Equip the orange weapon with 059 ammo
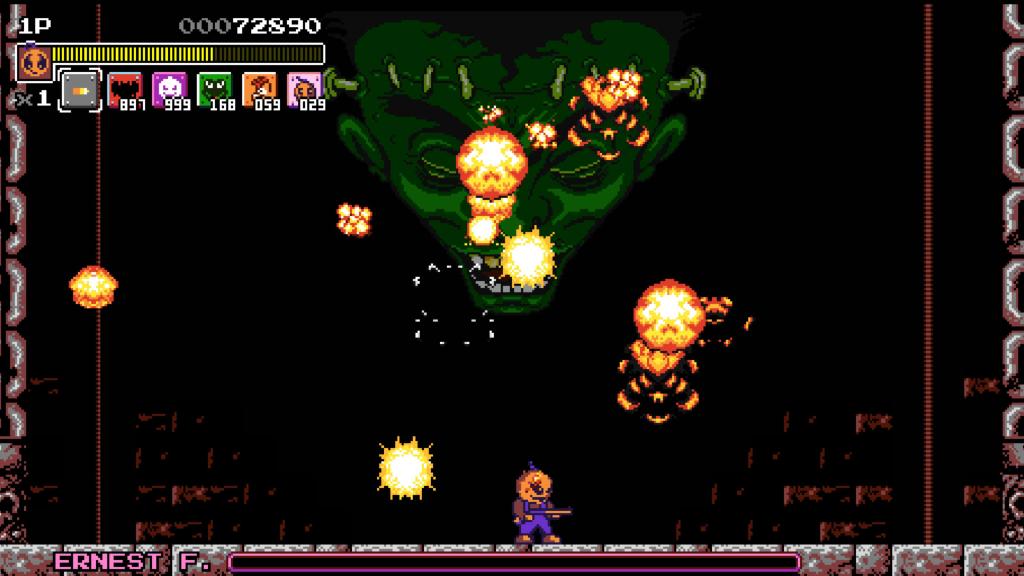 pyautogui.click(x=258, y=90)
